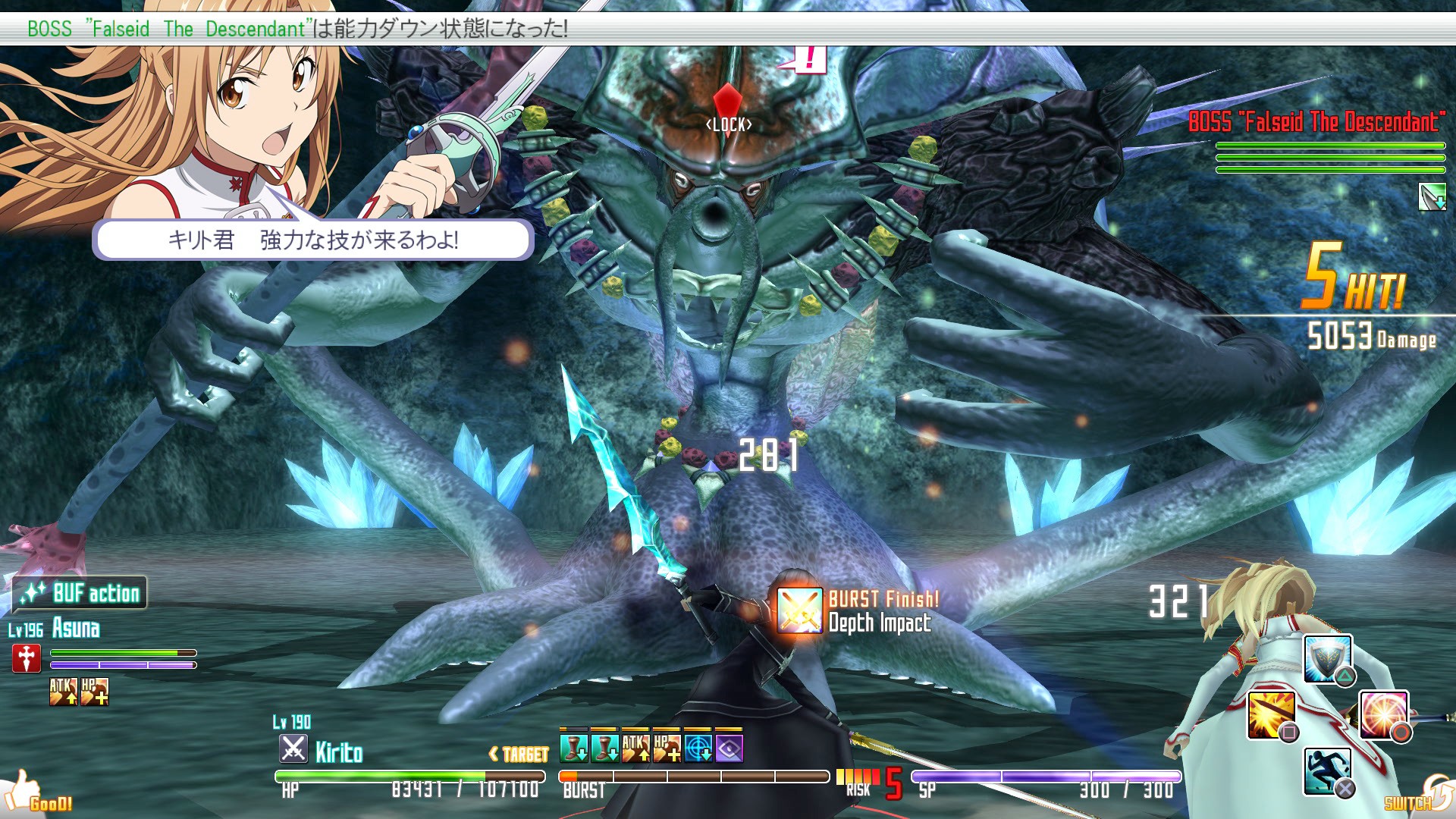Use the yellow sword slash skill
Viewport: 1456px width, 819px height.
(1271, 714)
